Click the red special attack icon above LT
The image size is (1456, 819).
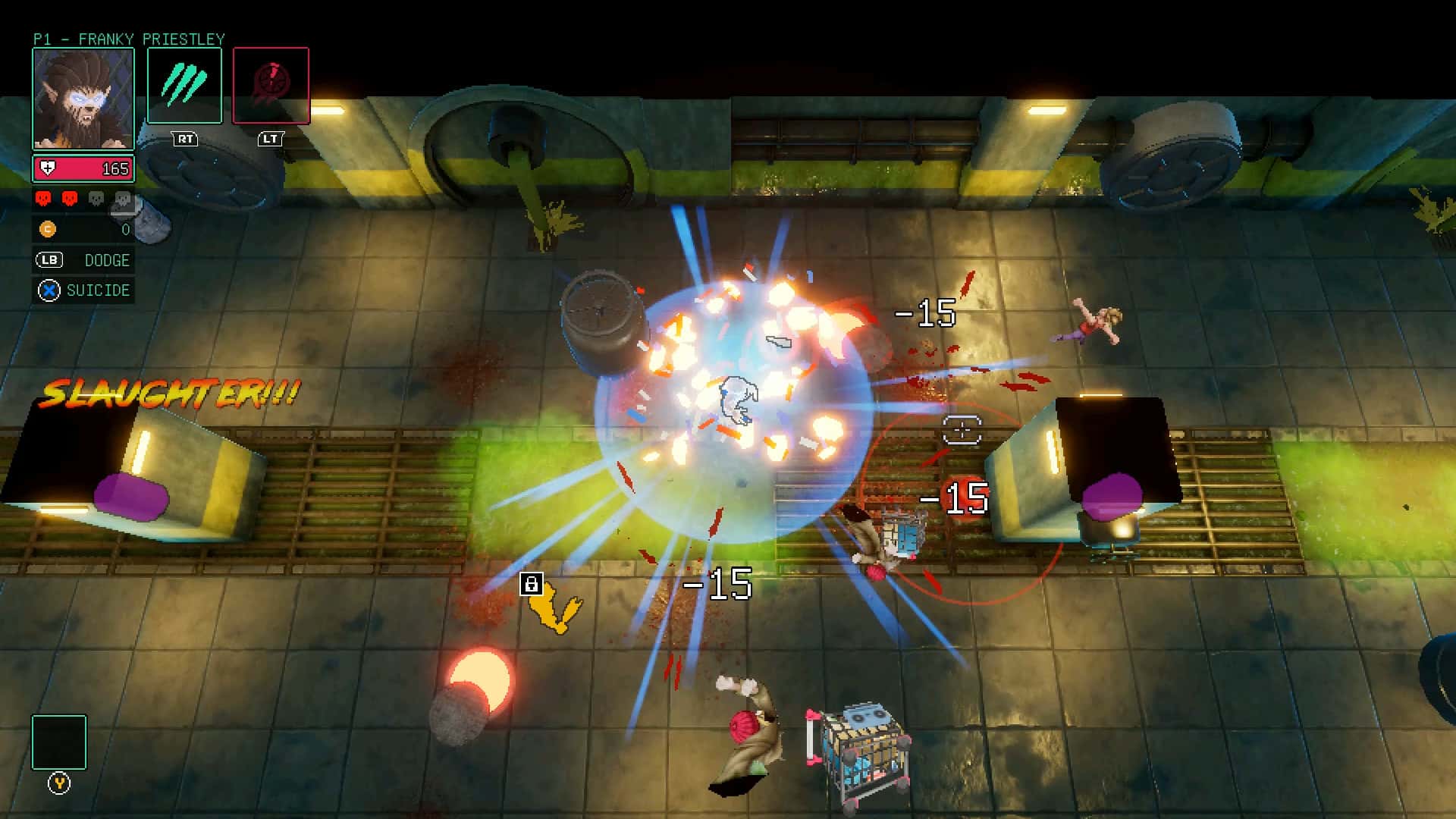click(x=271, y=83)
